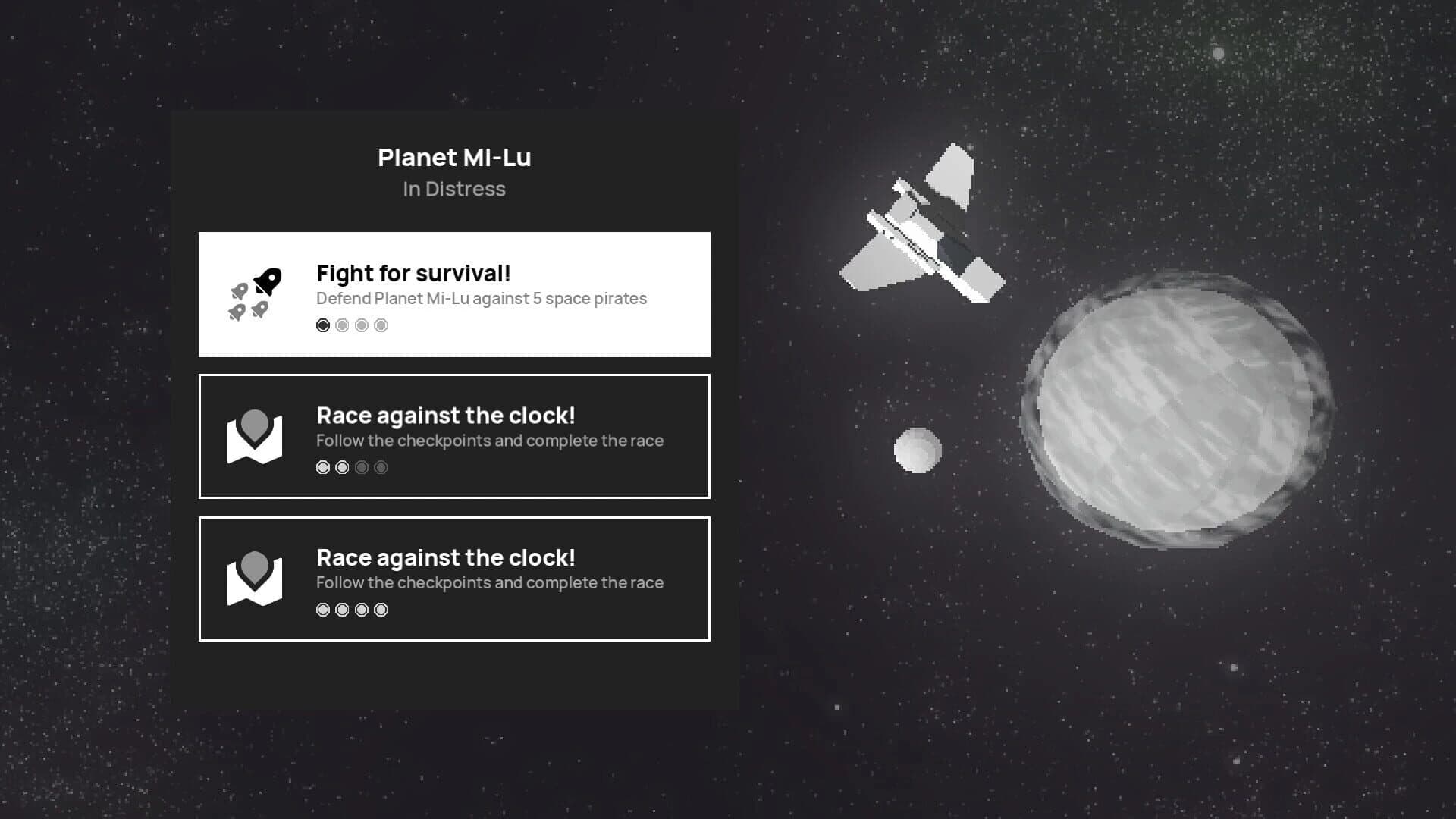Click the smallest gray rocket in the survival mission icon

pos(240,291)
